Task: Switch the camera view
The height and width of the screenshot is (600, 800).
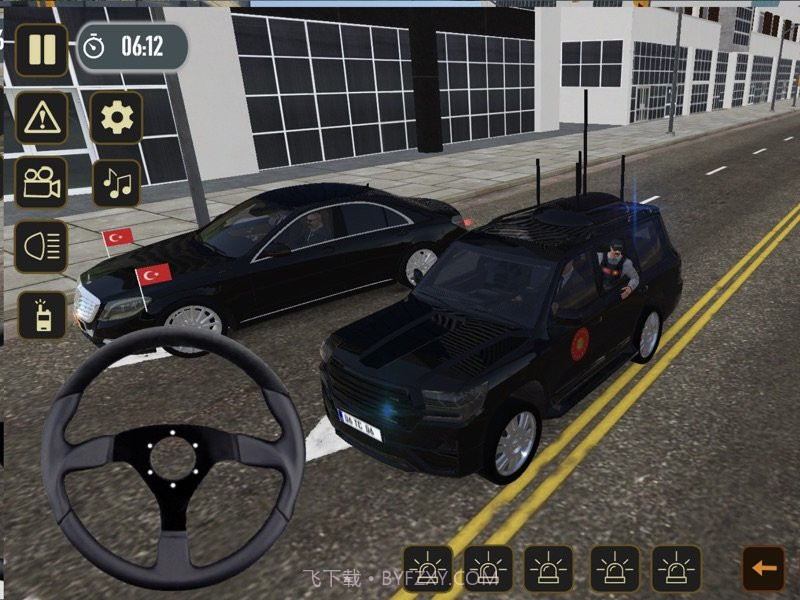Action: (x=41, y=183)
